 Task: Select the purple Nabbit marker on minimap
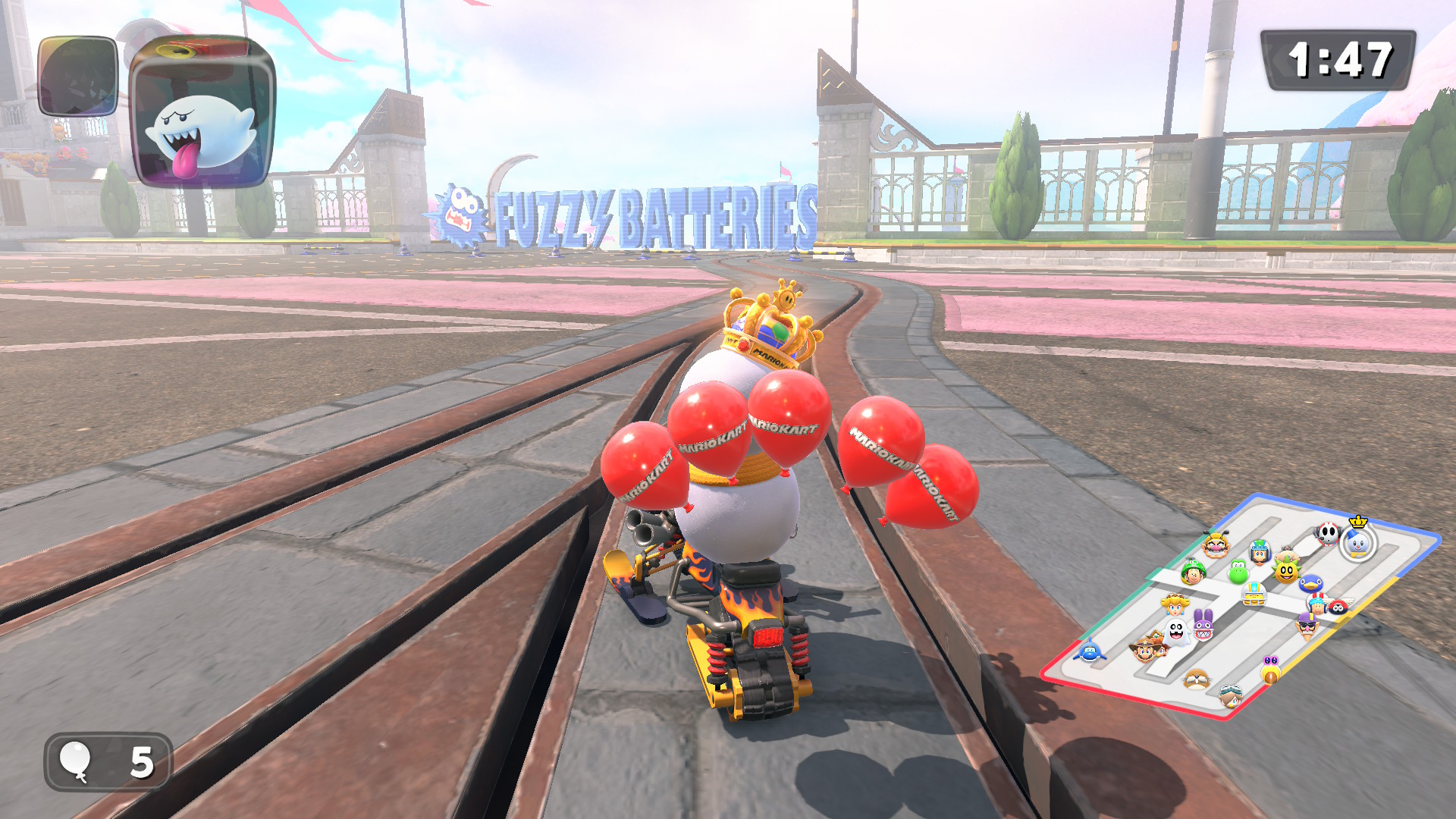pos(1203,625)
